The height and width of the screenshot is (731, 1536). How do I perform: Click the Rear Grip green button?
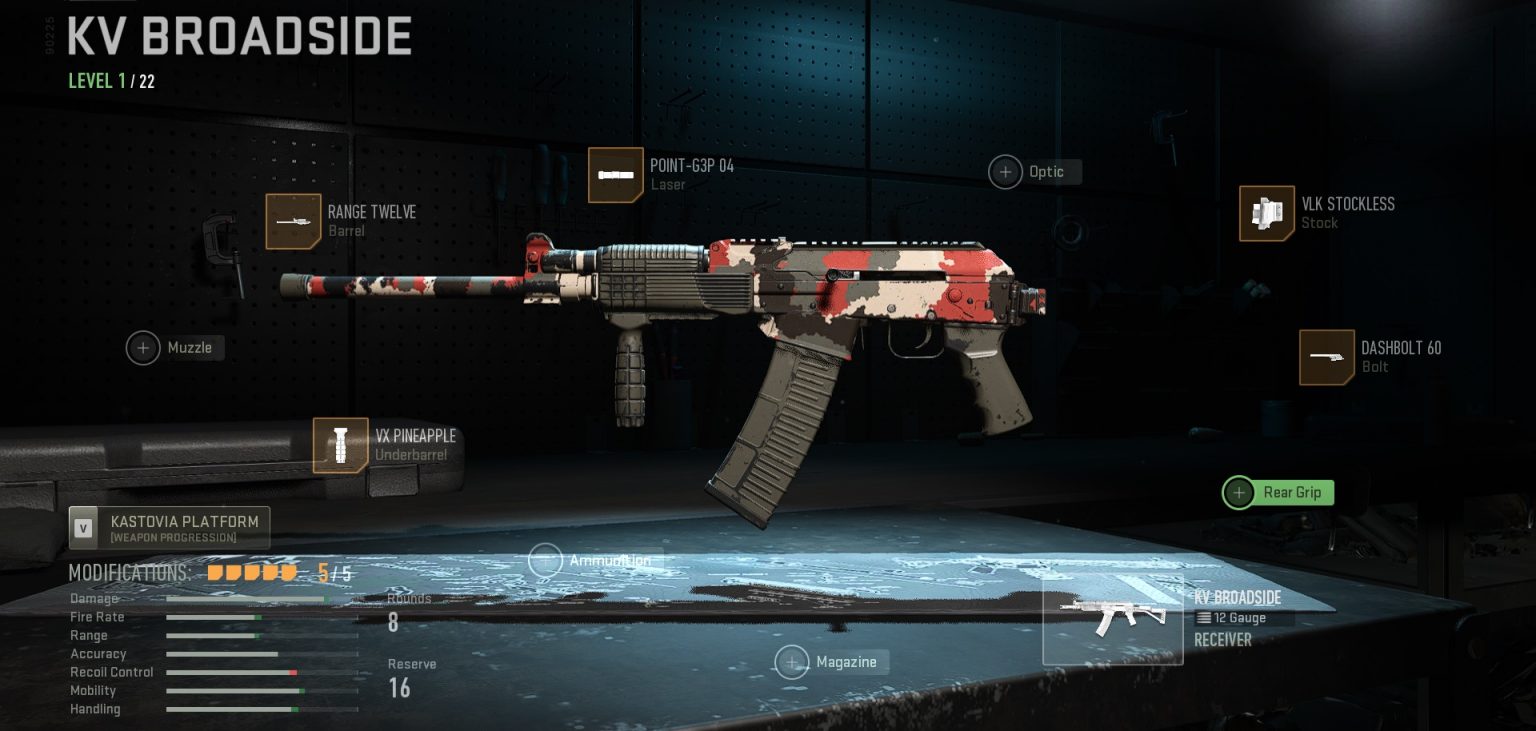point(1277,492)
